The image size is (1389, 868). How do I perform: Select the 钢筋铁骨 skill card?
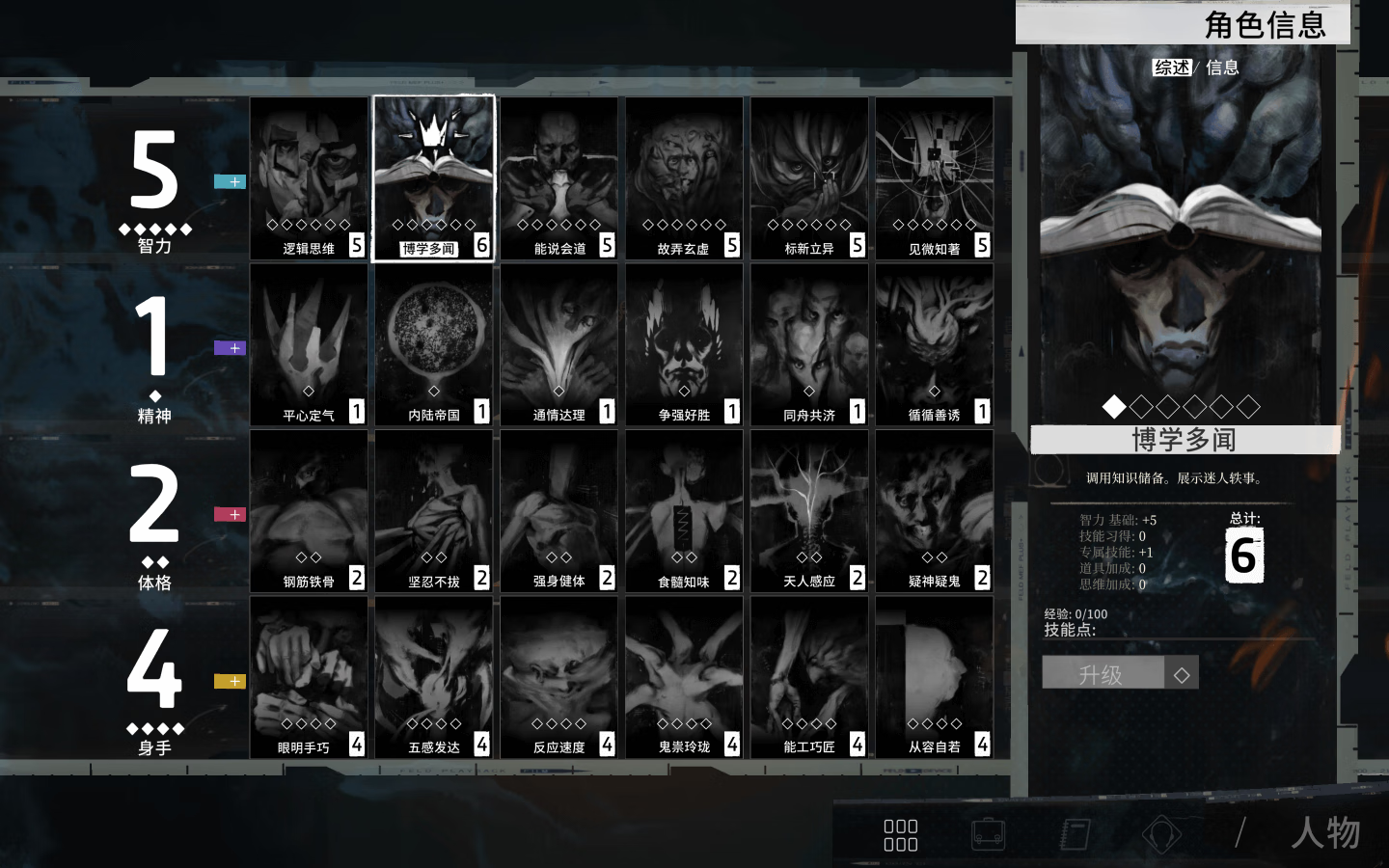point(309,511)
